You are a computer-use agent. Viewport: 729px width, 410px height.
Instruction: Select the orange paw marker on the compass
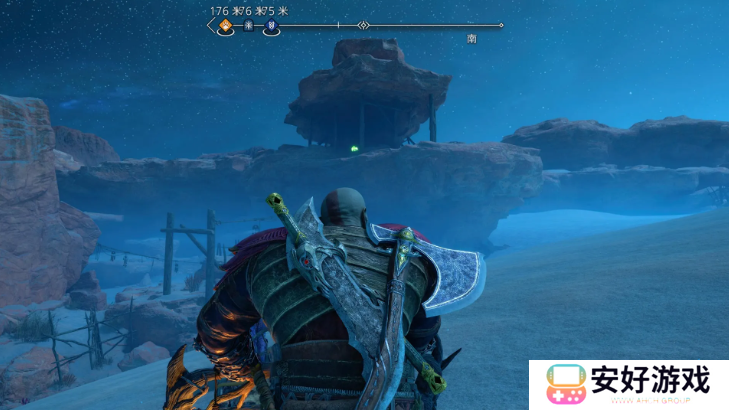click(x=225, y=26)
